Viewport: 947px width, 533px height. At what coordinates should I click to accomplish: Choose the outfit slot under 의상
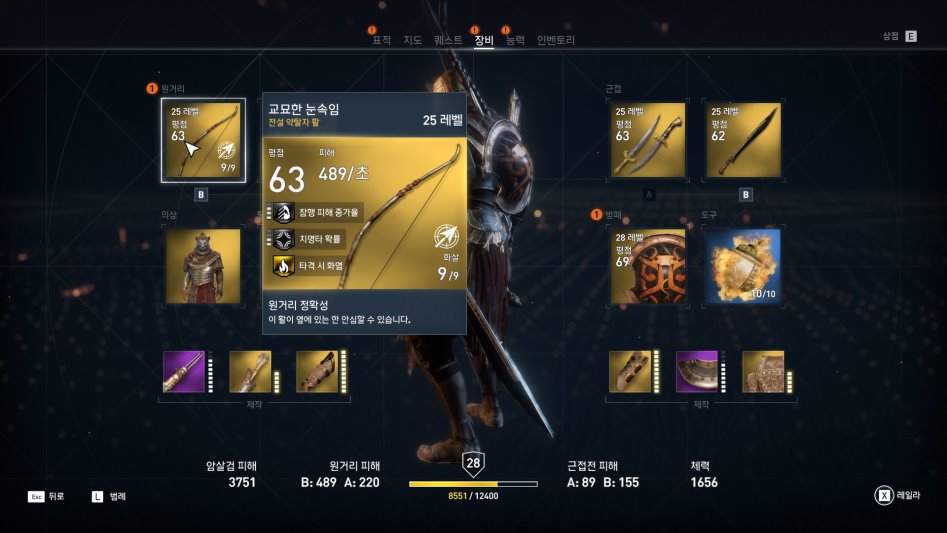tap(203, 266)
